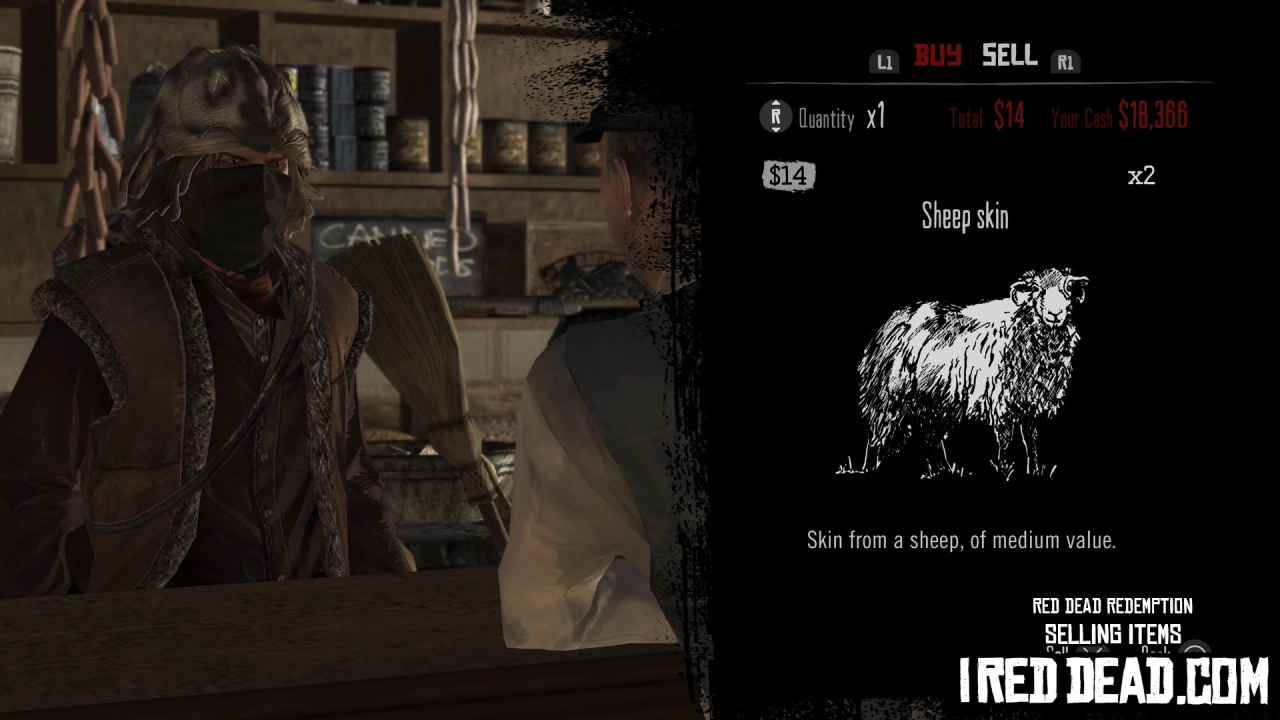The image size is (1280, 720).
Task: Decrease quantity with the down arrow
Action: click(x=776, y=131)
